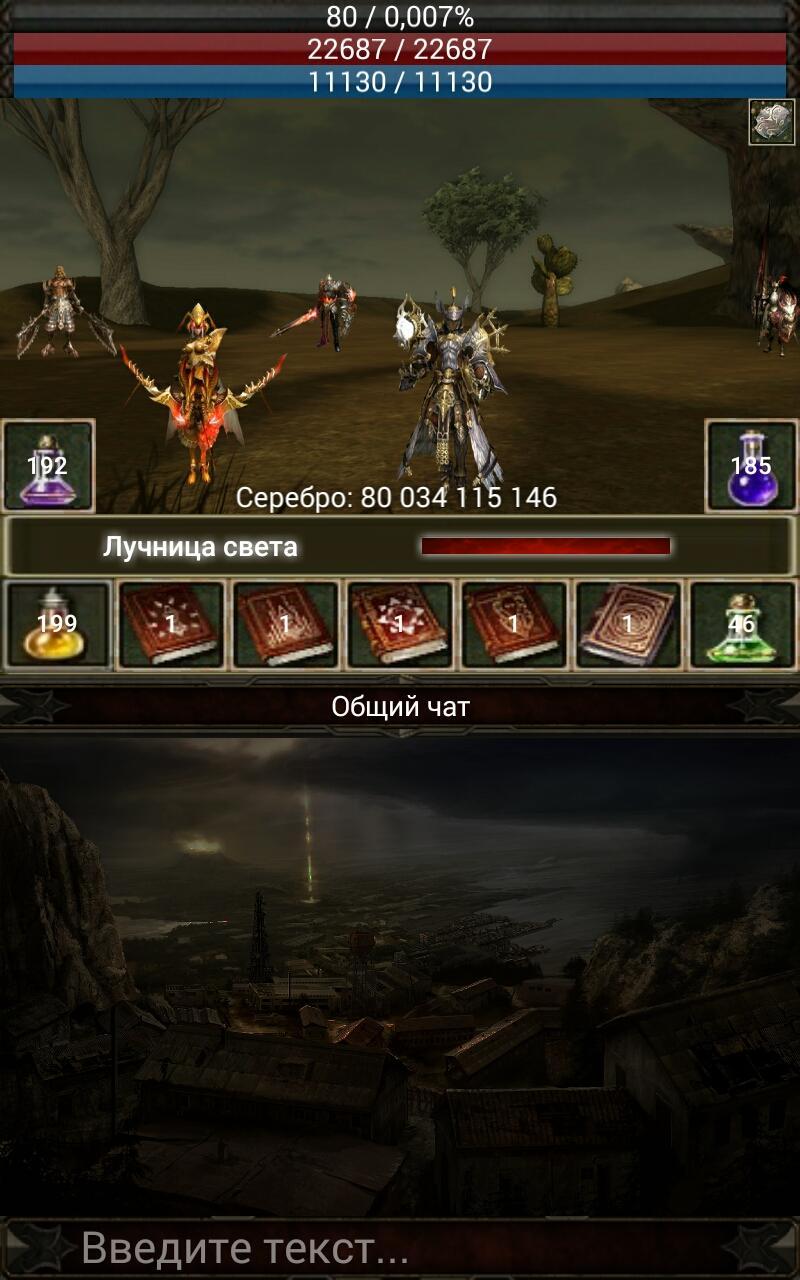Open the Общий чат header bar
This screenshot has height=1280, width=800.
(x=400, y=707)
